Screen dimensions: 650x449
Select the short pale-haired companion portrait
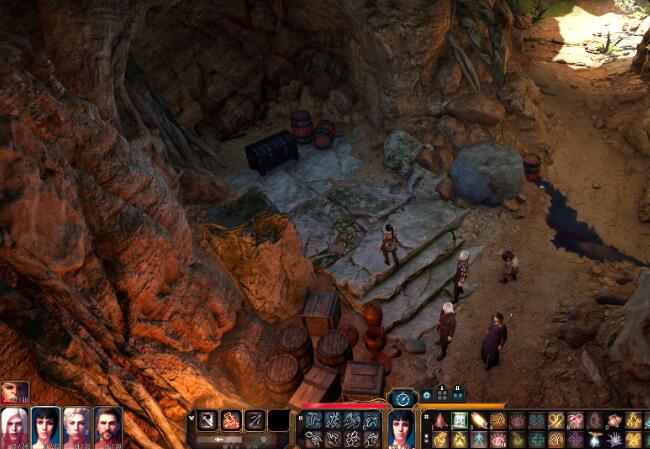click(77, 427)
